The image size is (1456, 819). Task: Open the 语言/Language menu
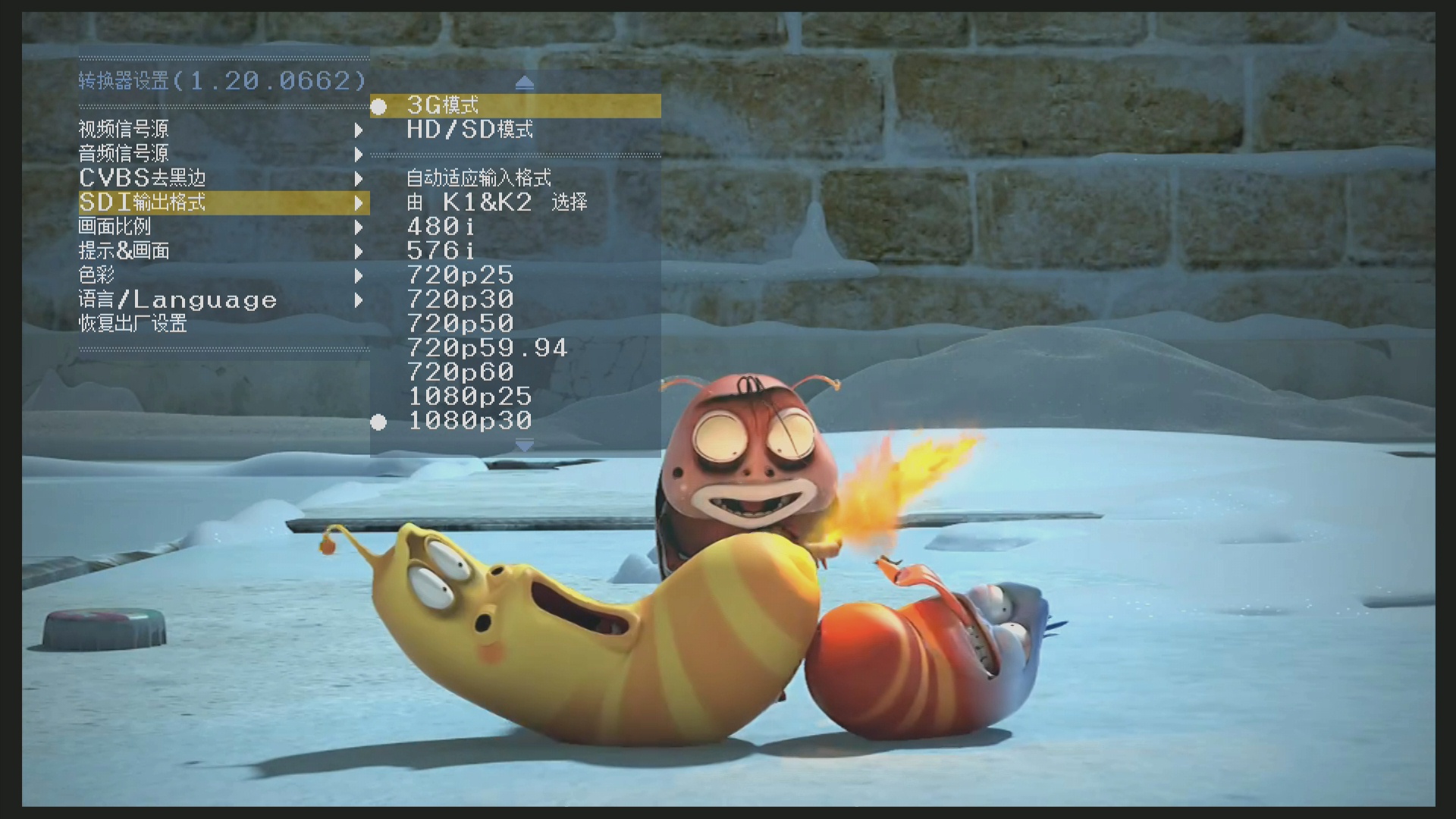tap(177, 300)
